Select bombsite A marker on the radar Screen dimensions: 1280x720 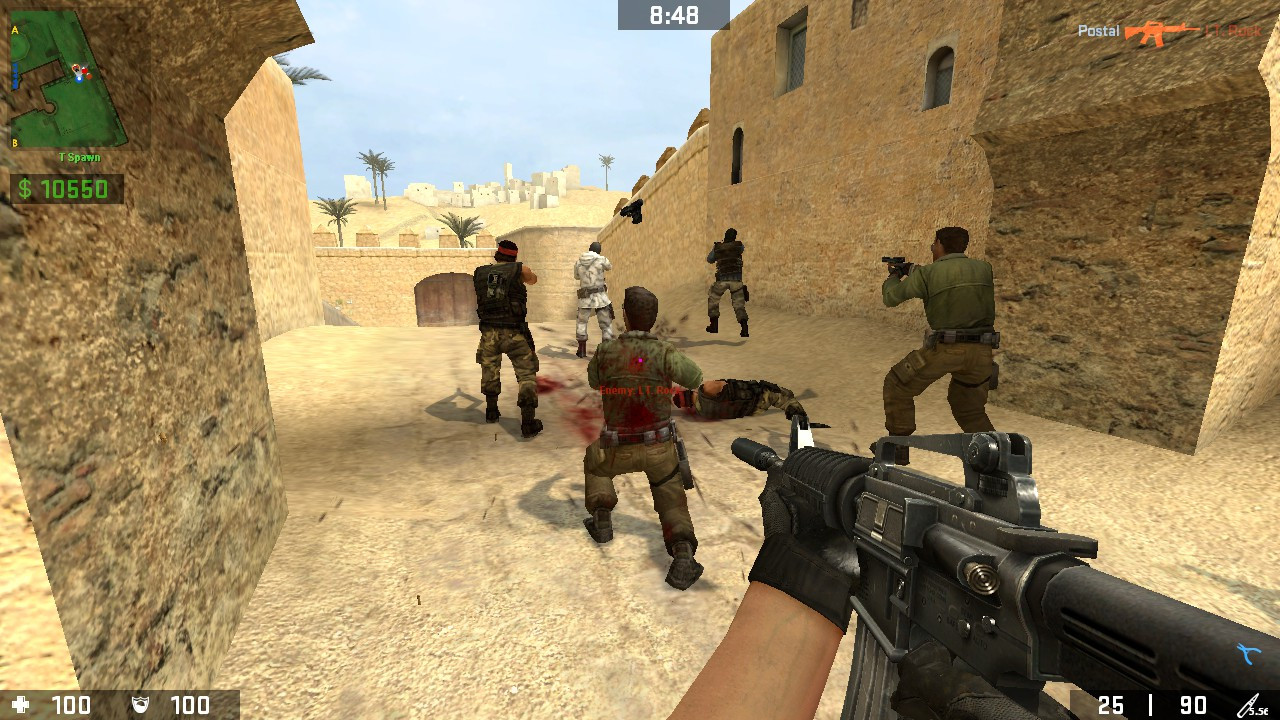coord(14,29)
